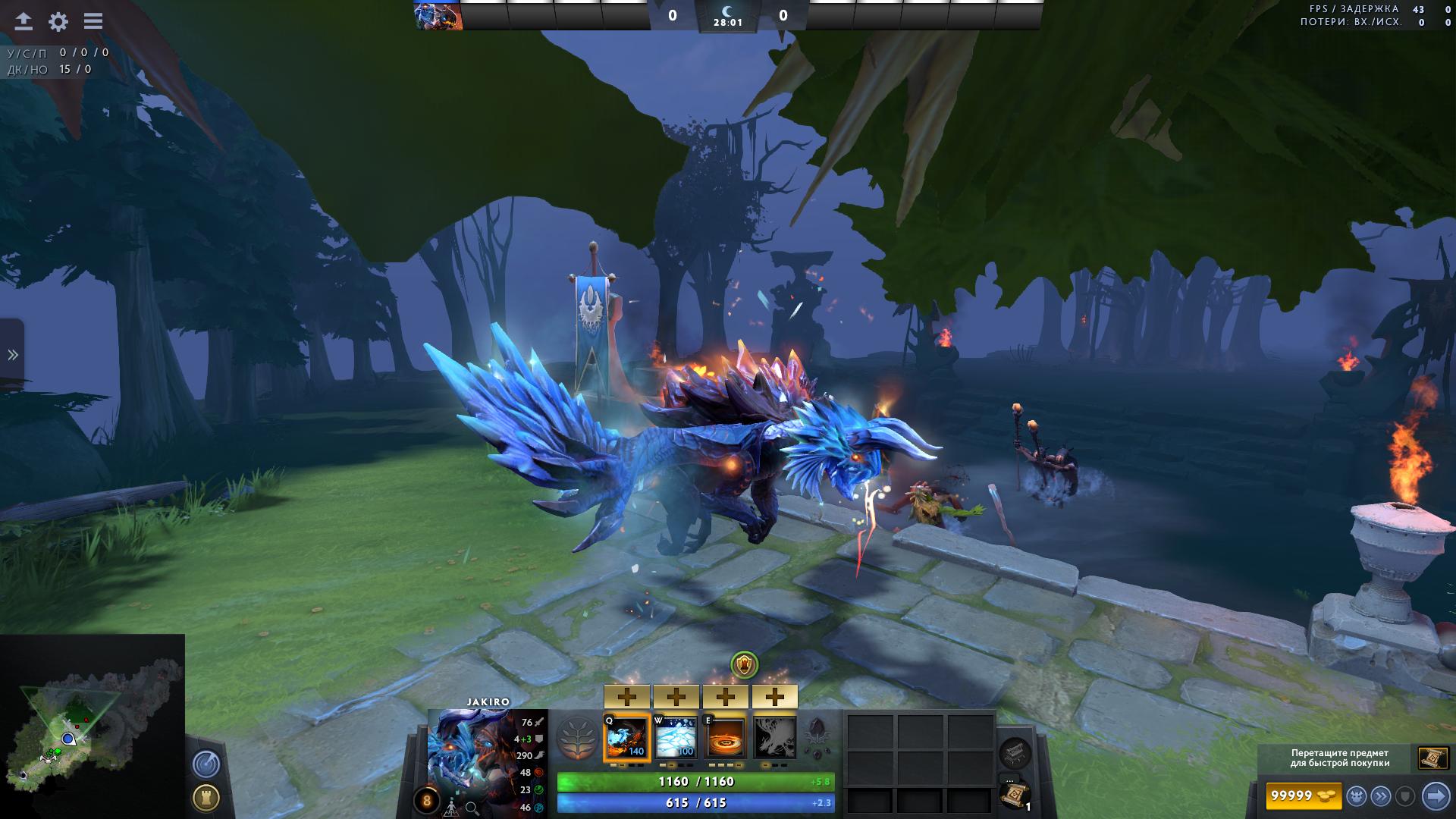Cast the Ice Path ability
1456x819 pixels.
tap(676, 737)
